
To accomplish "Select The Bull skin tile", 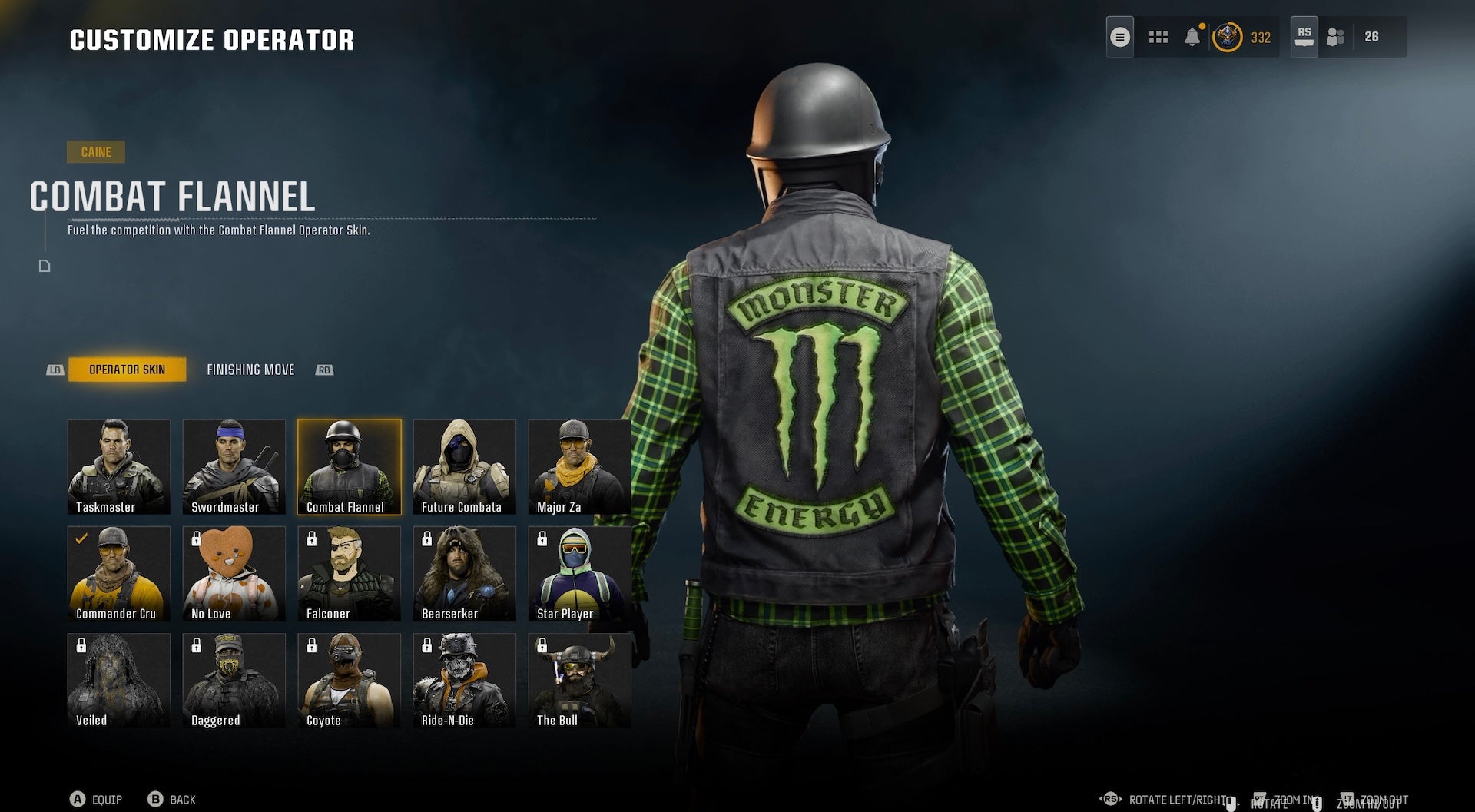I will coord(579,680).
